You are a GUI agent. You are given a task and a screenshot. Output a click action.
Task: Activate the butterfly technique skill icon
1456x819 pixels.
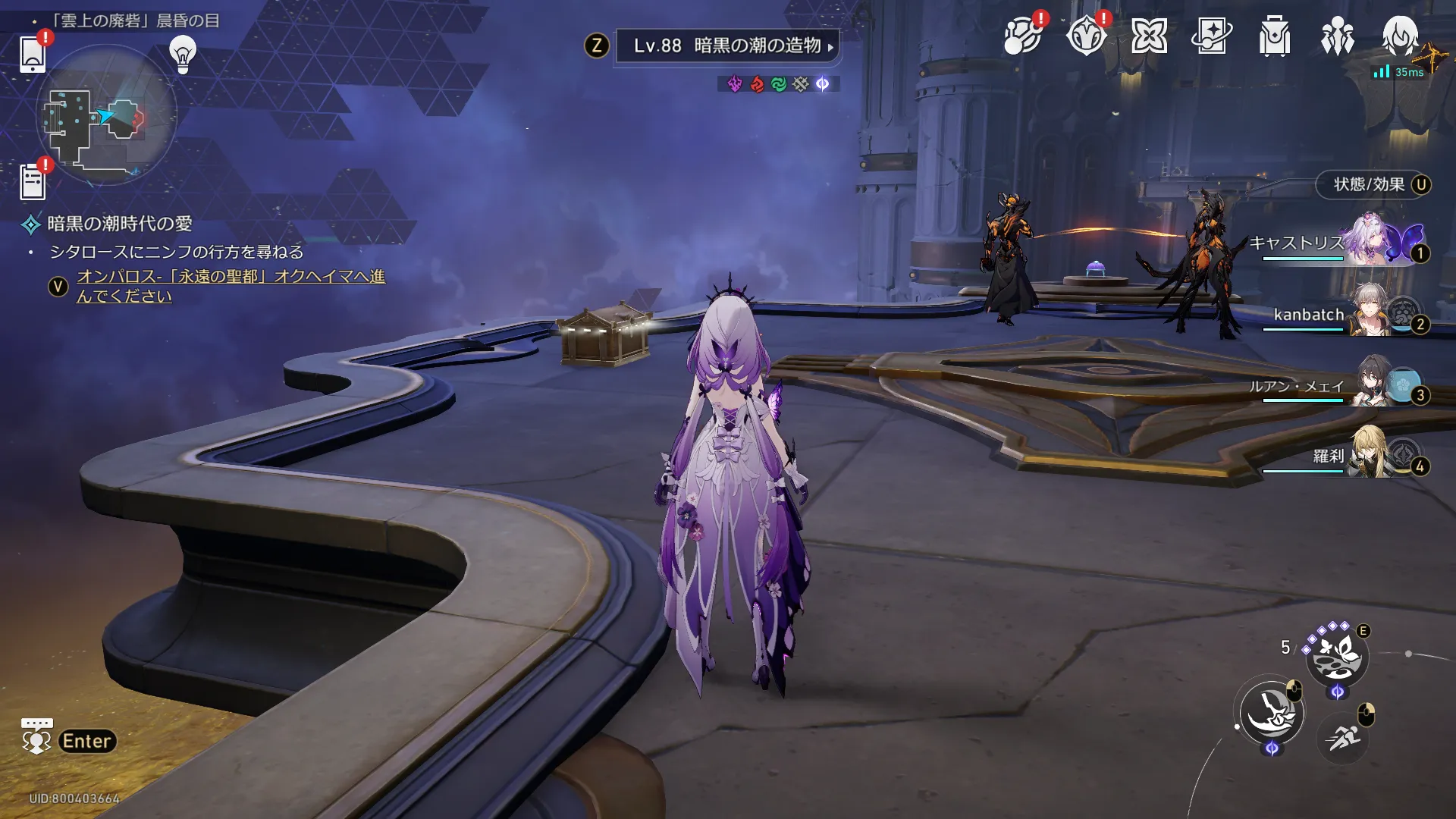tap(1337, 657)
